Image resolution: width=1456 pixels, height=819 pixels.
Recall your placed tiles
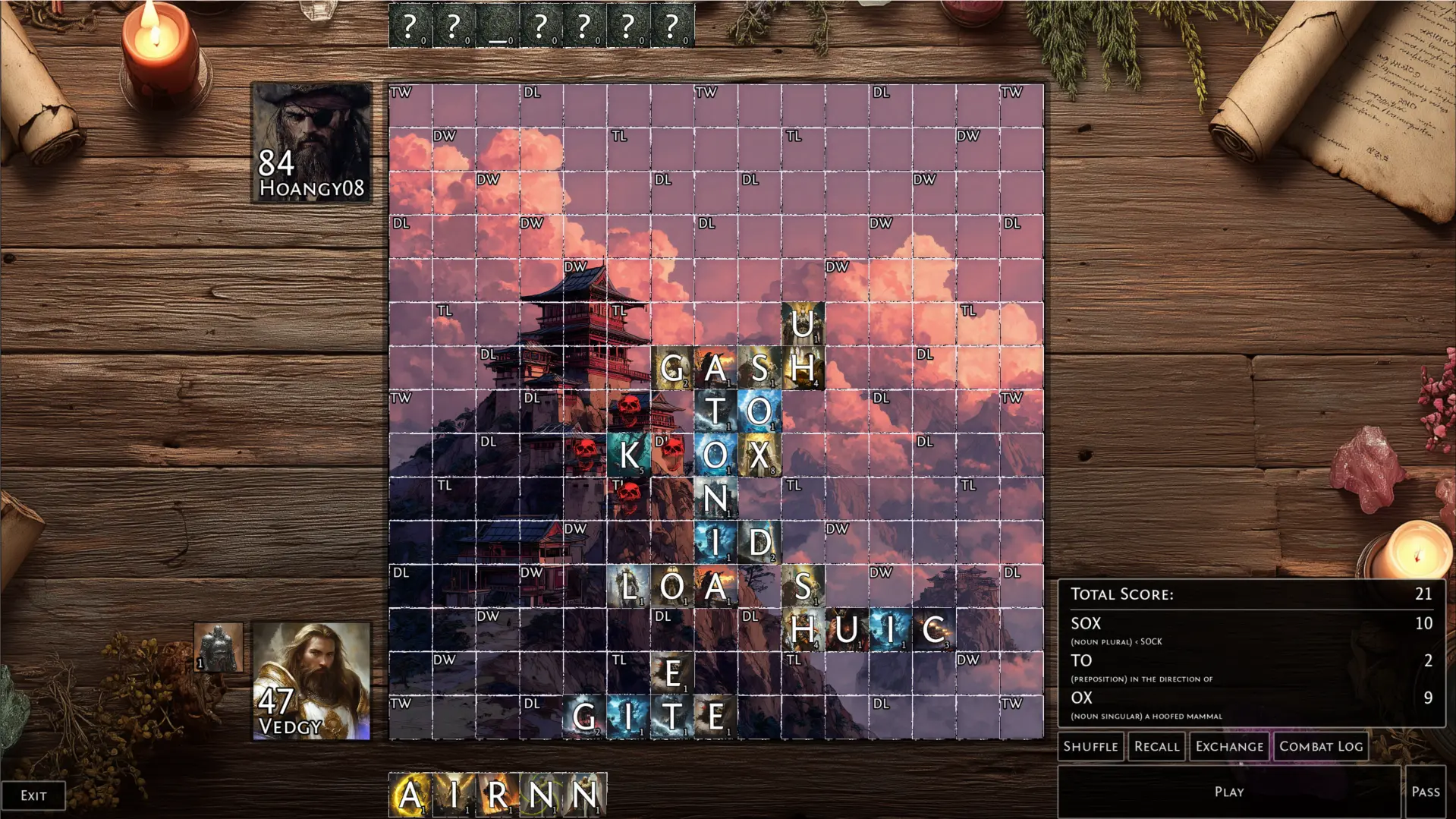[x=1156, y=746]
